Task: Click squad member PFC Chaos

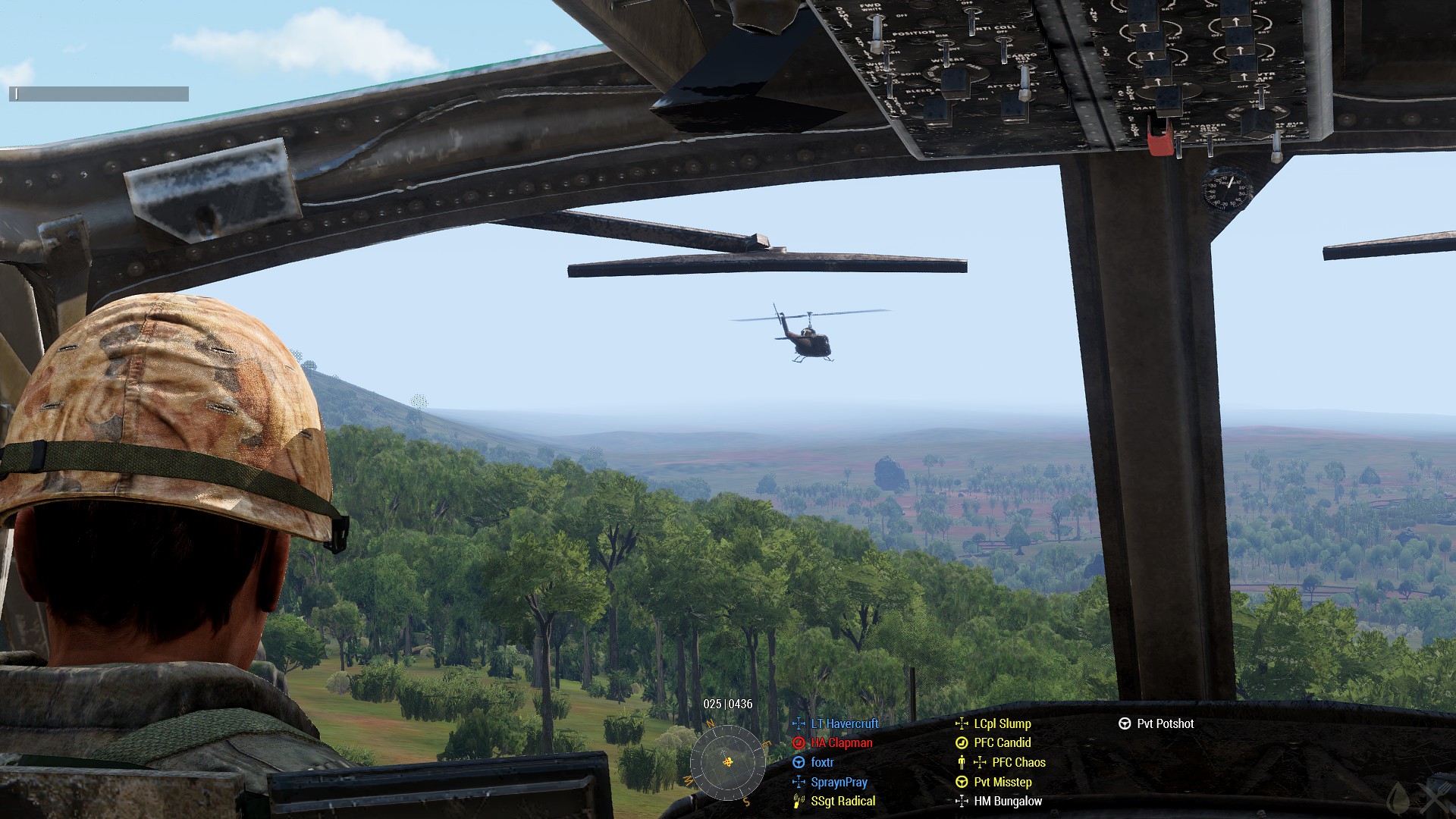Action: tap(1018, 763)
